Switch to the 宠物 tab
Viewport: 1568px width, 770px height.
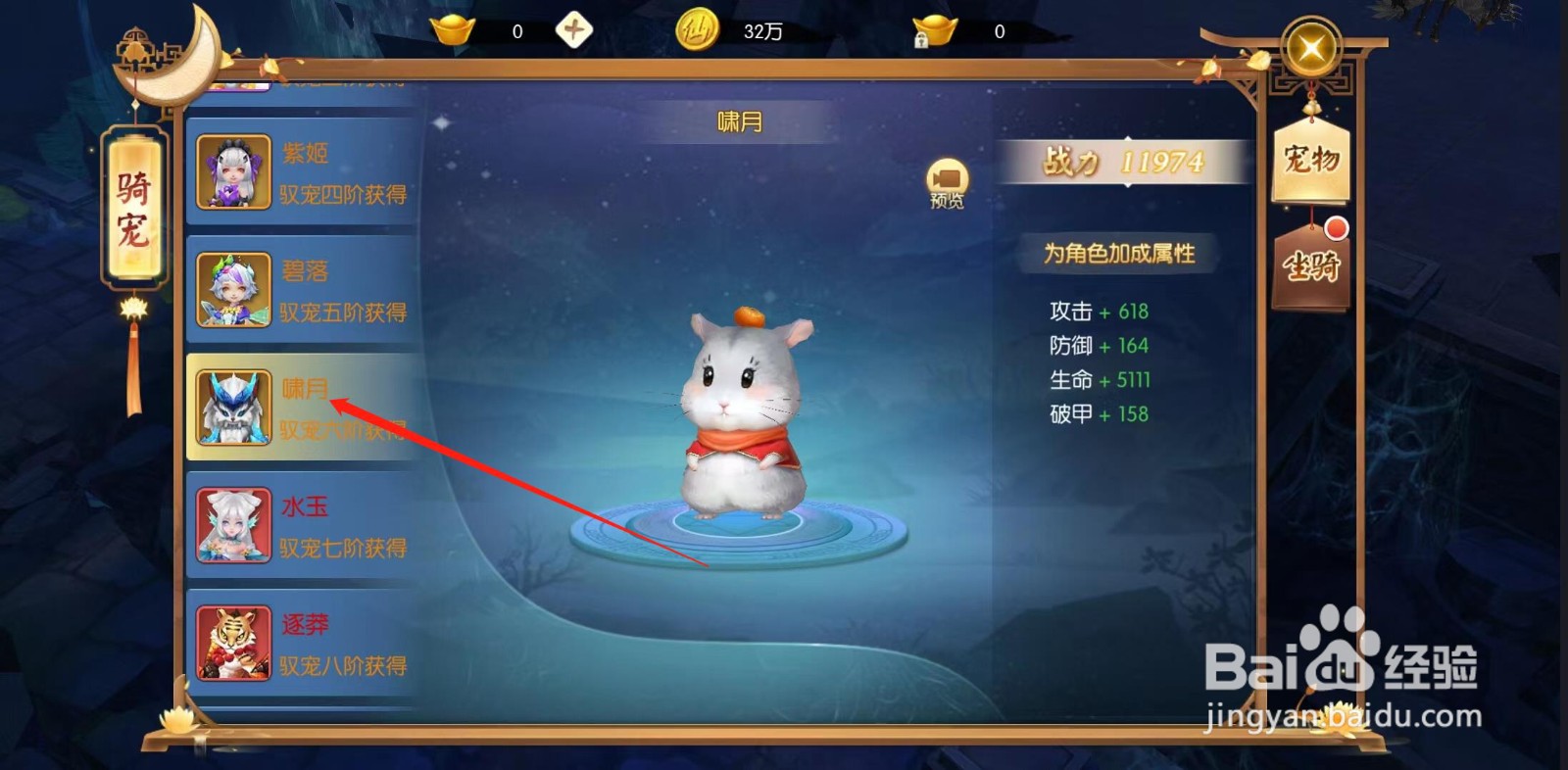pos(1310,162)
